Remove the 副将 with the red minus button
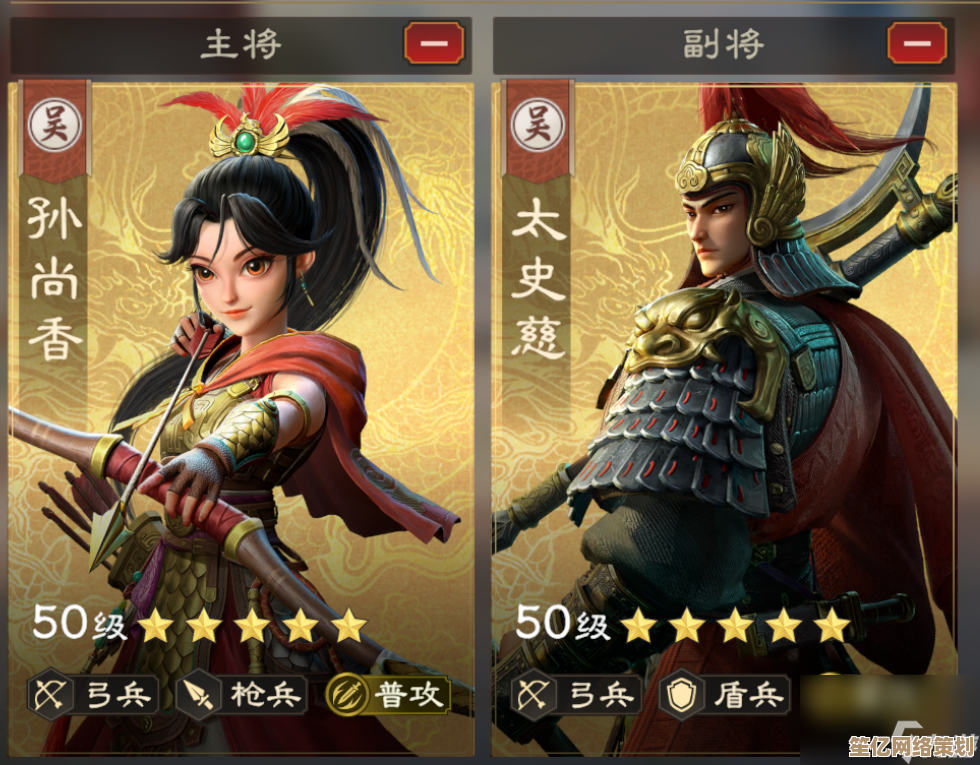Viewport: 980px width, 765px height. [x=917, y=44]
